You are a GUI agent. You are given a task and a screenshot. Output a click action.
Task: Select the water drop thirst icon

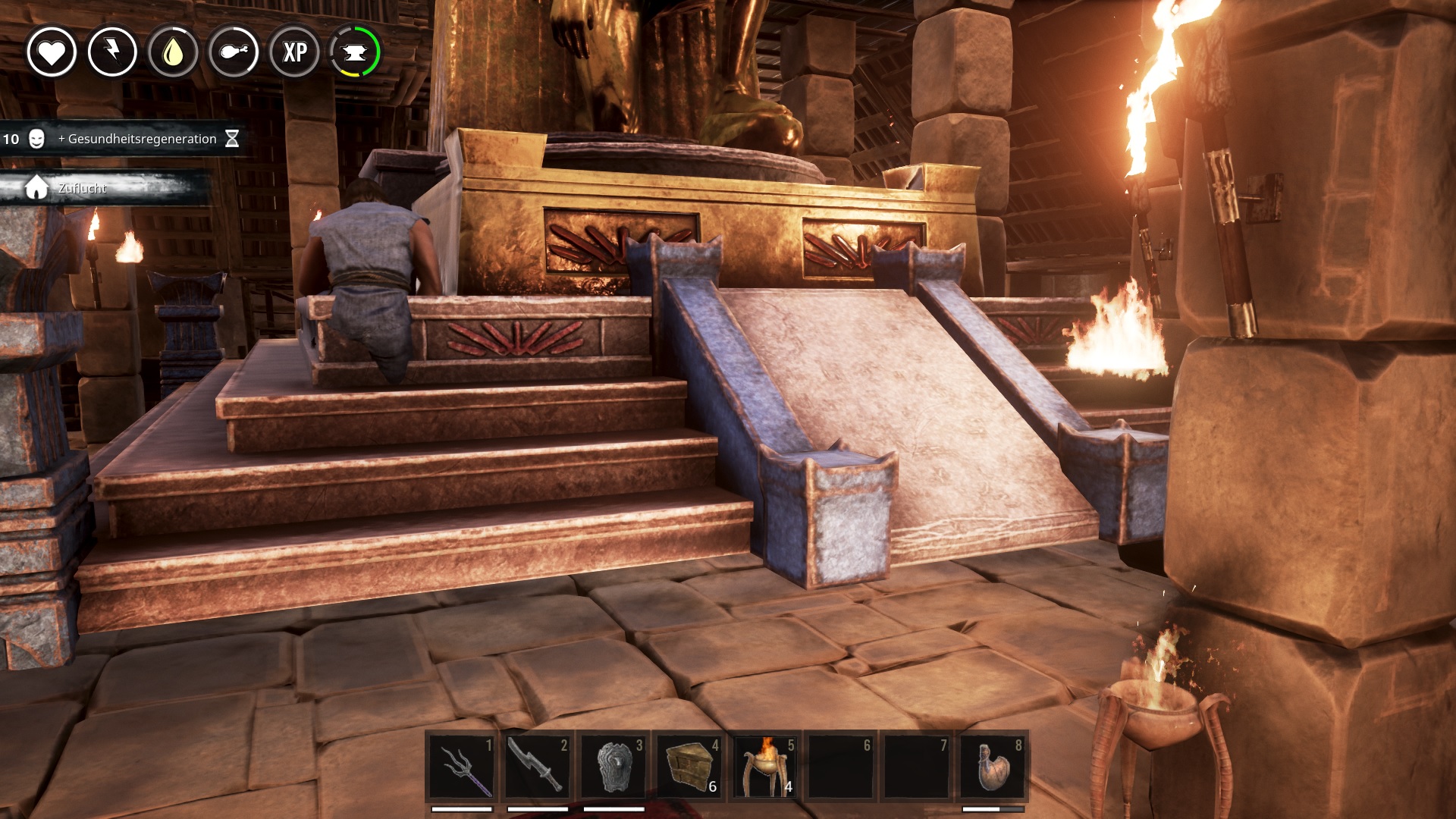(173, 52)
